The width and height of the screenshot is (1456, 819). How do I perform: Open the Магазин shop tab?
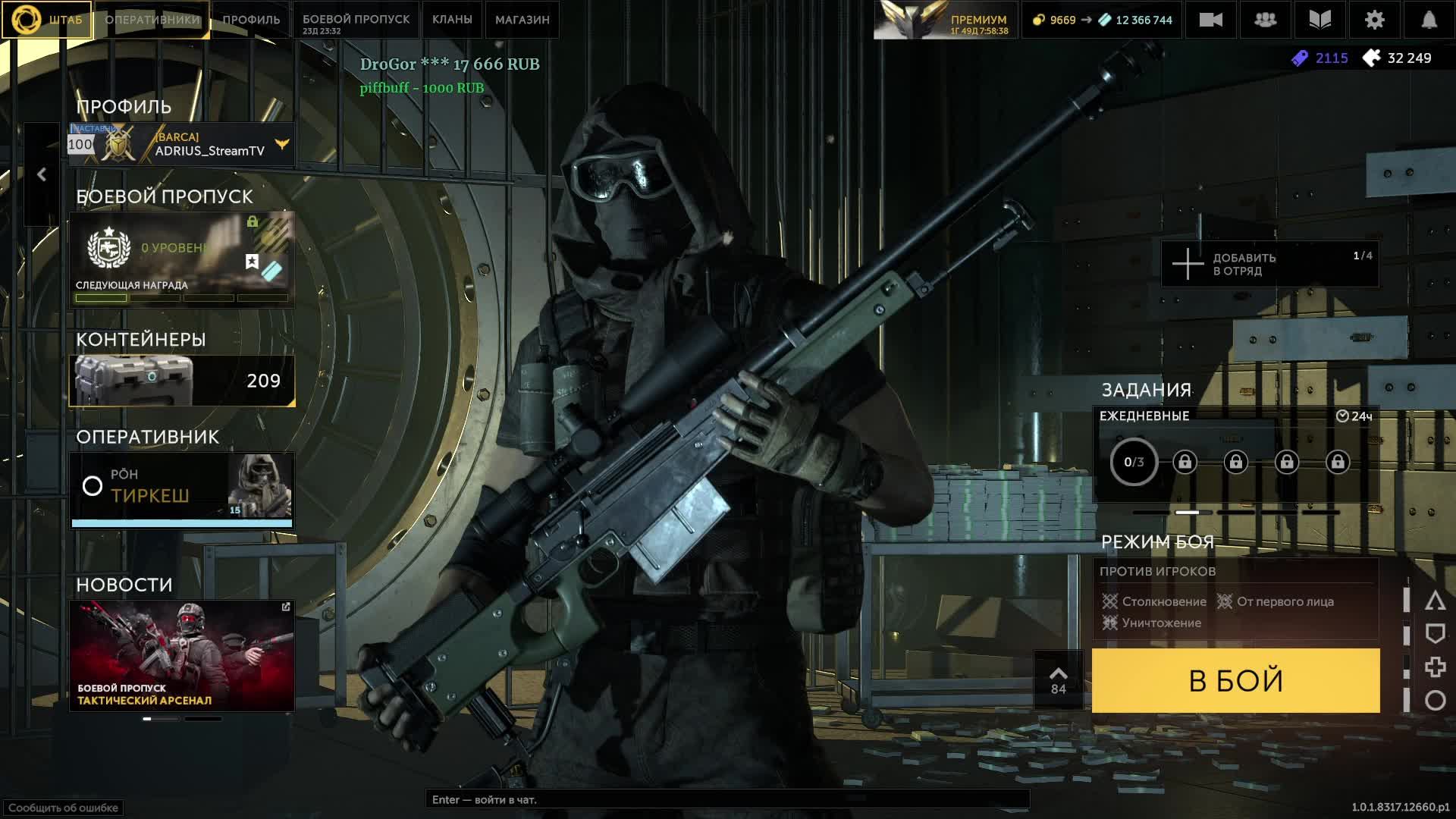coord(522,20)
